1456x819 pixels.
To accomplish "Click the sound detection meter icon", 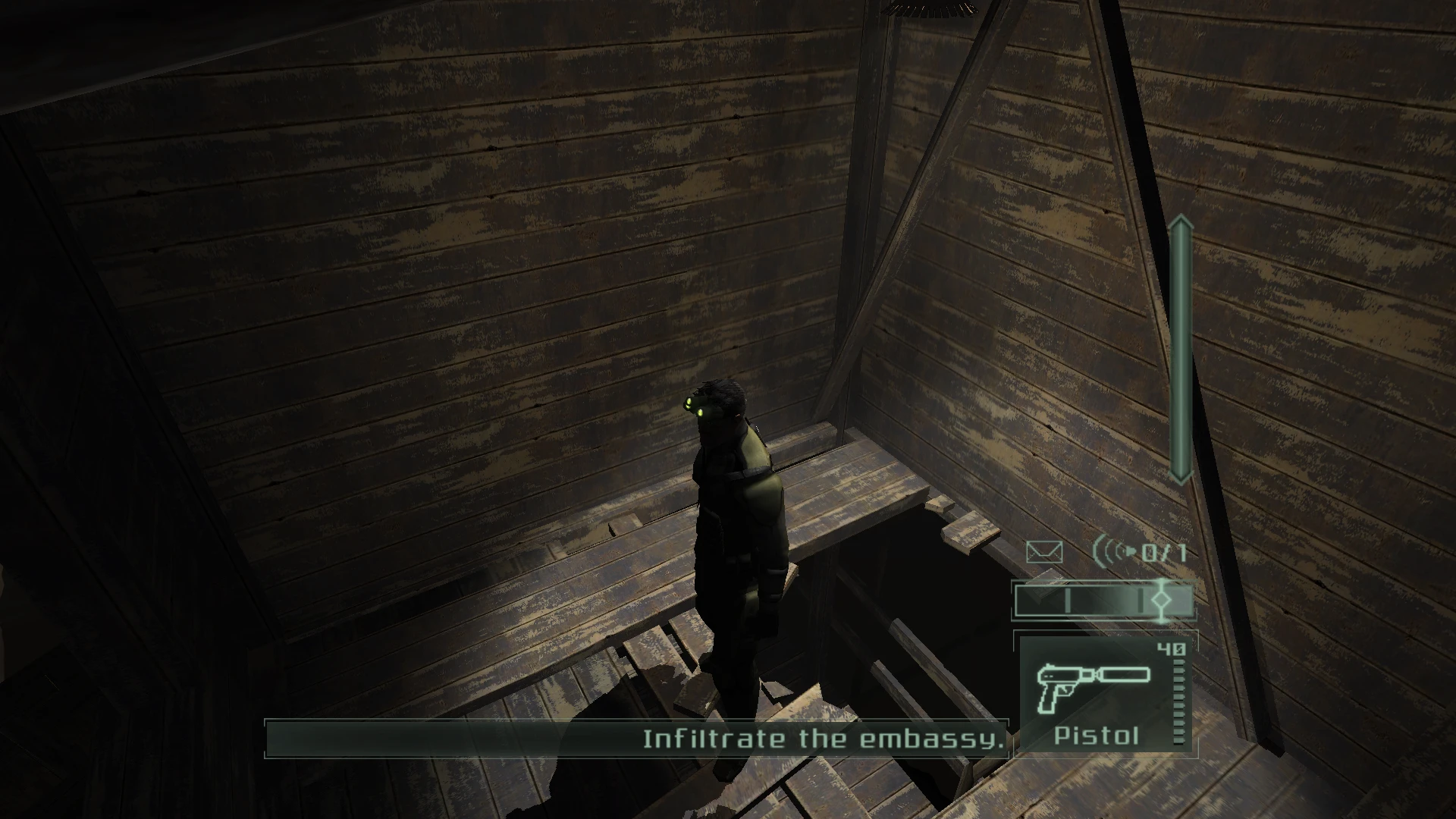I will tap(1111, 551).
